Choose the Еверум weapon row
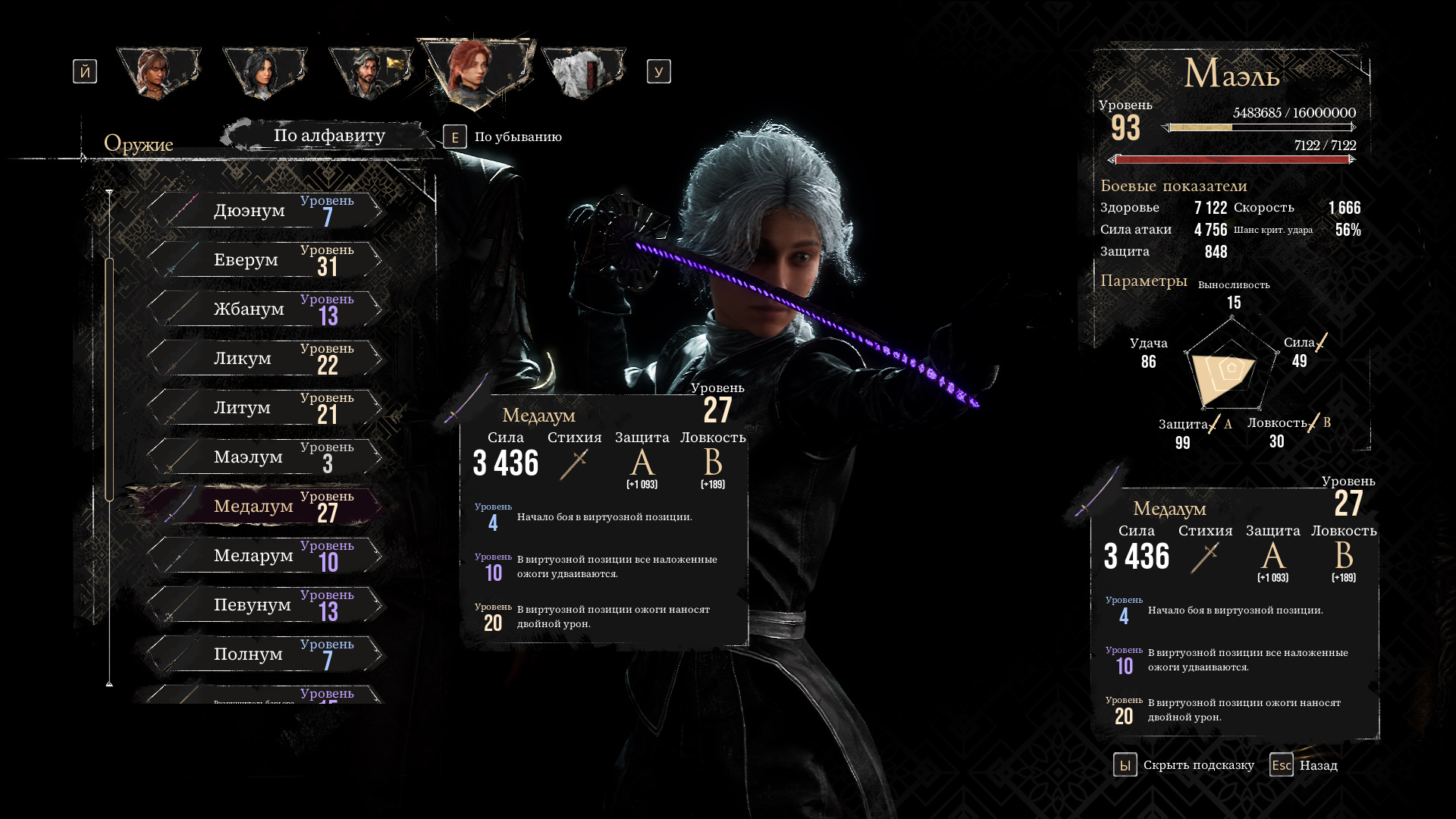The image size is (1456, 819). coord(265,260)
